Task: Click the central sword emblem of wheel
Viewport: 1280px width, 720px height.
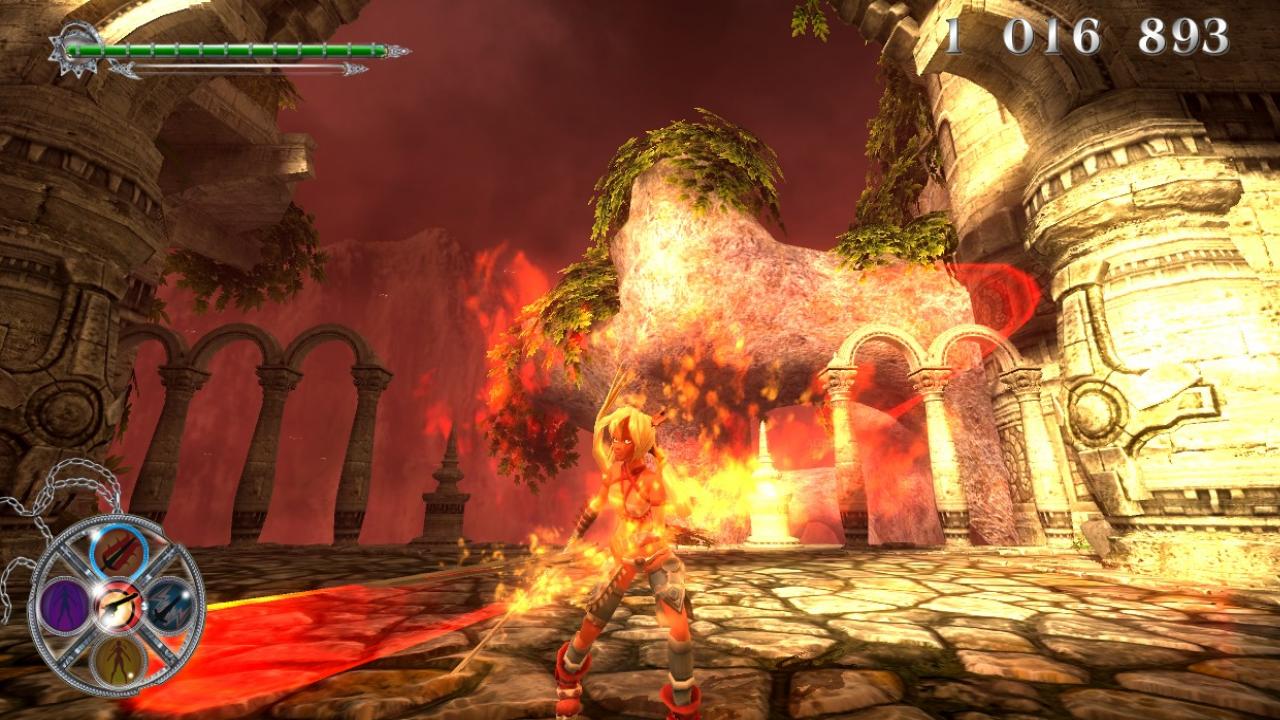Action: pyautogui.click(x=118, y=605)
